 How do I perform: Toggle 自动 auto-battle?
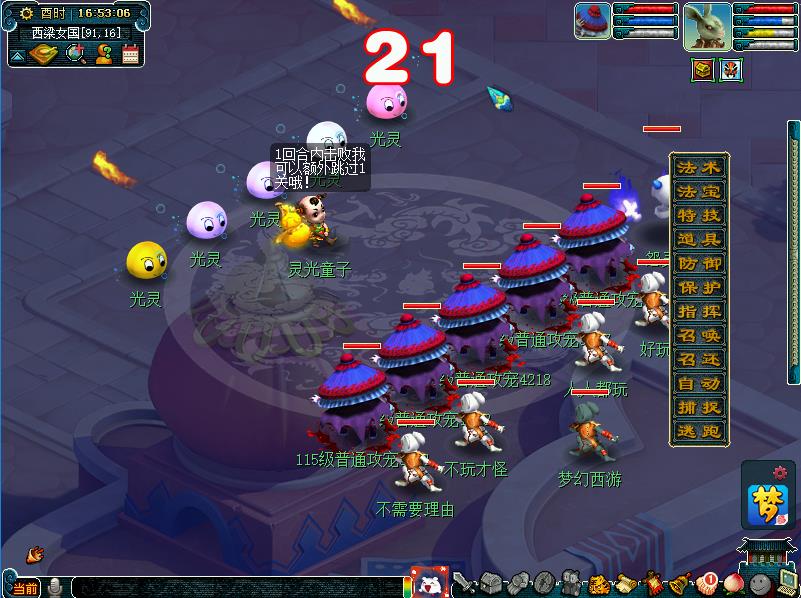click(698, 383)
